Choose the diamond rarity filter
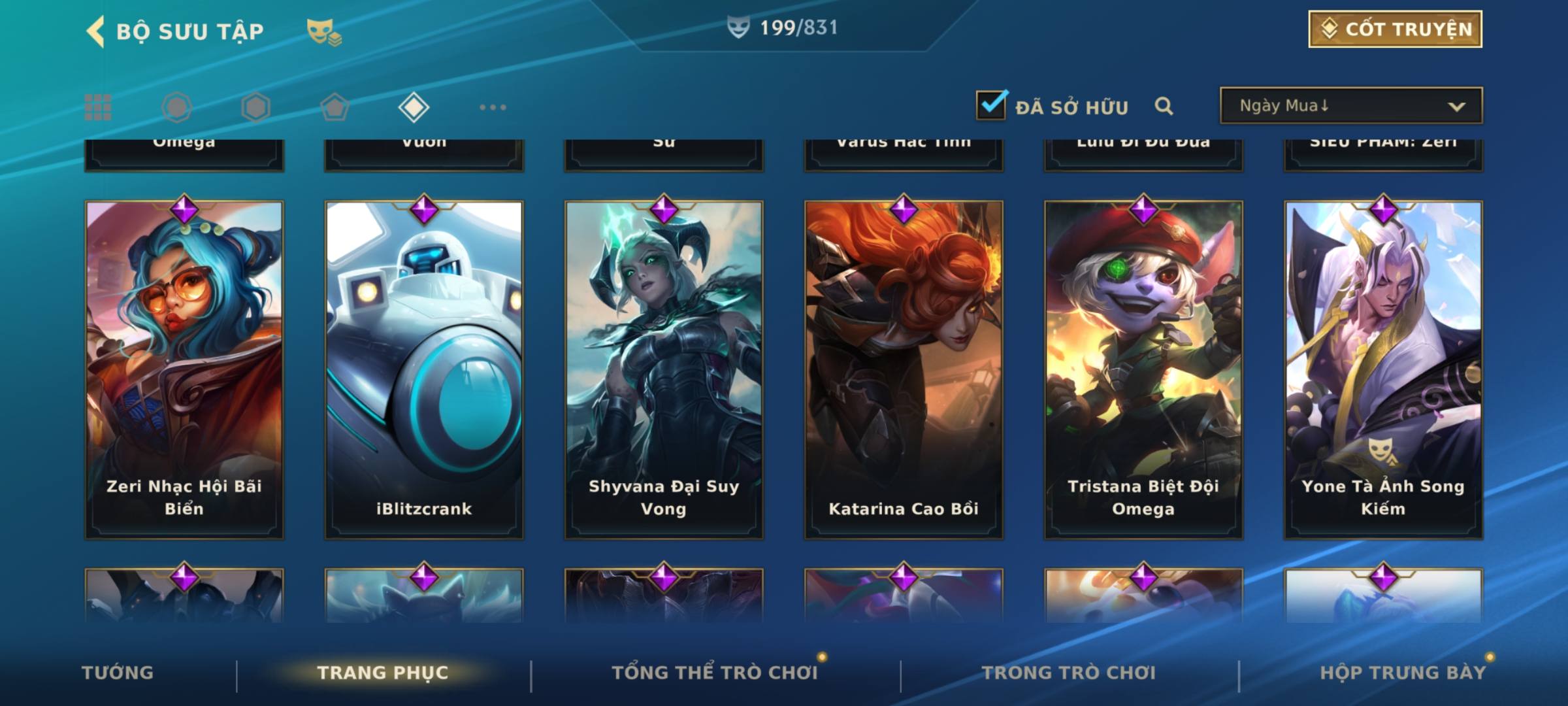1568x706 pixels. [414, 107]
